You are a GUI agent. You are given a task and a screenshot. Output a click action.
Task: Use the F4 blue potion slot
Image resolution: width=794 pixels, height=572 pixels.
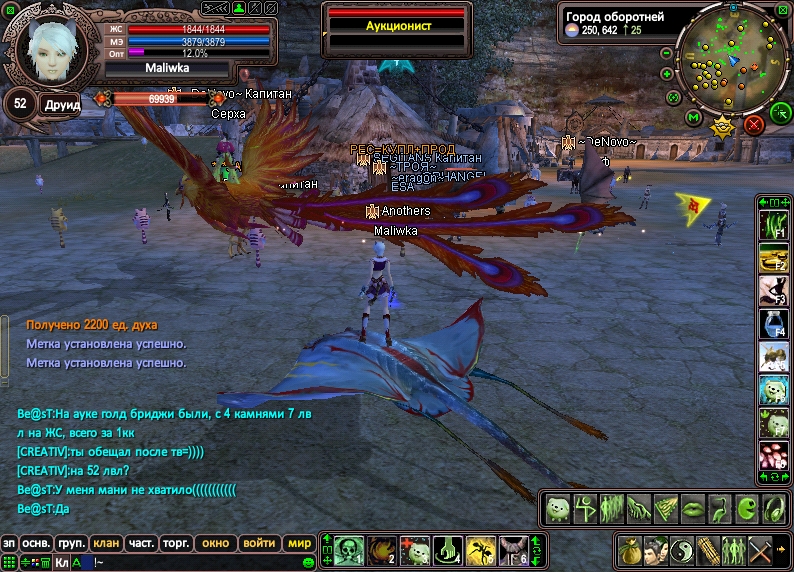coord(772,322)
